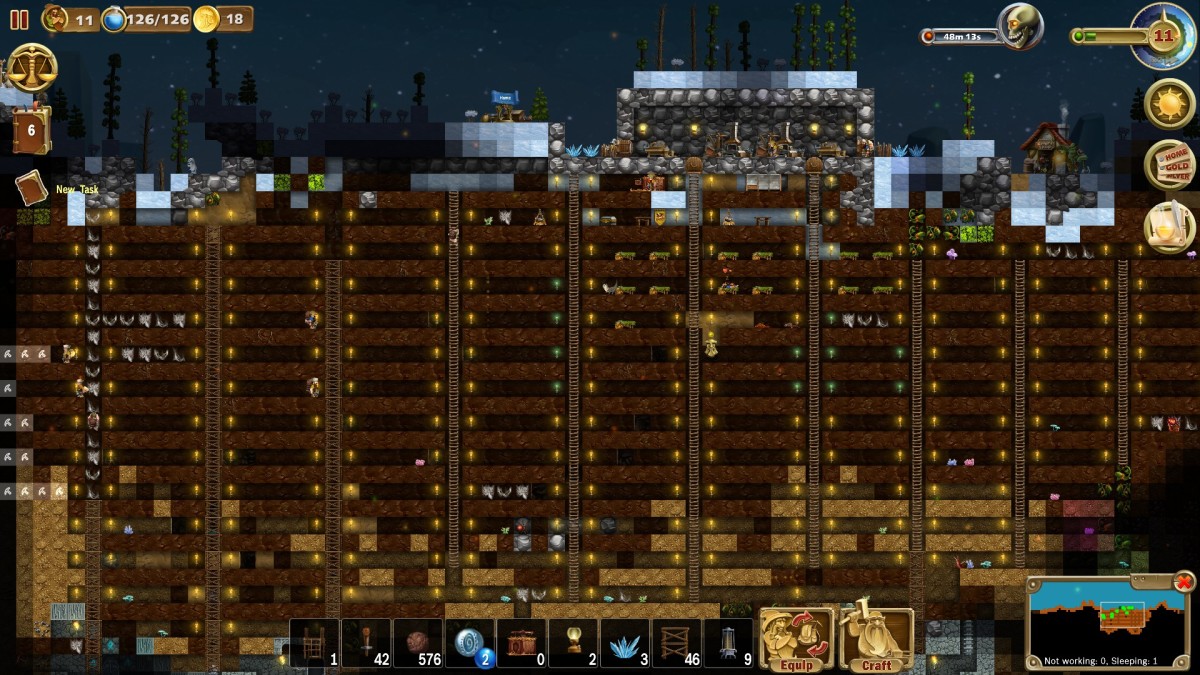Pause the game with the pause button
The image size is (1200, 675).
(19, 19)
